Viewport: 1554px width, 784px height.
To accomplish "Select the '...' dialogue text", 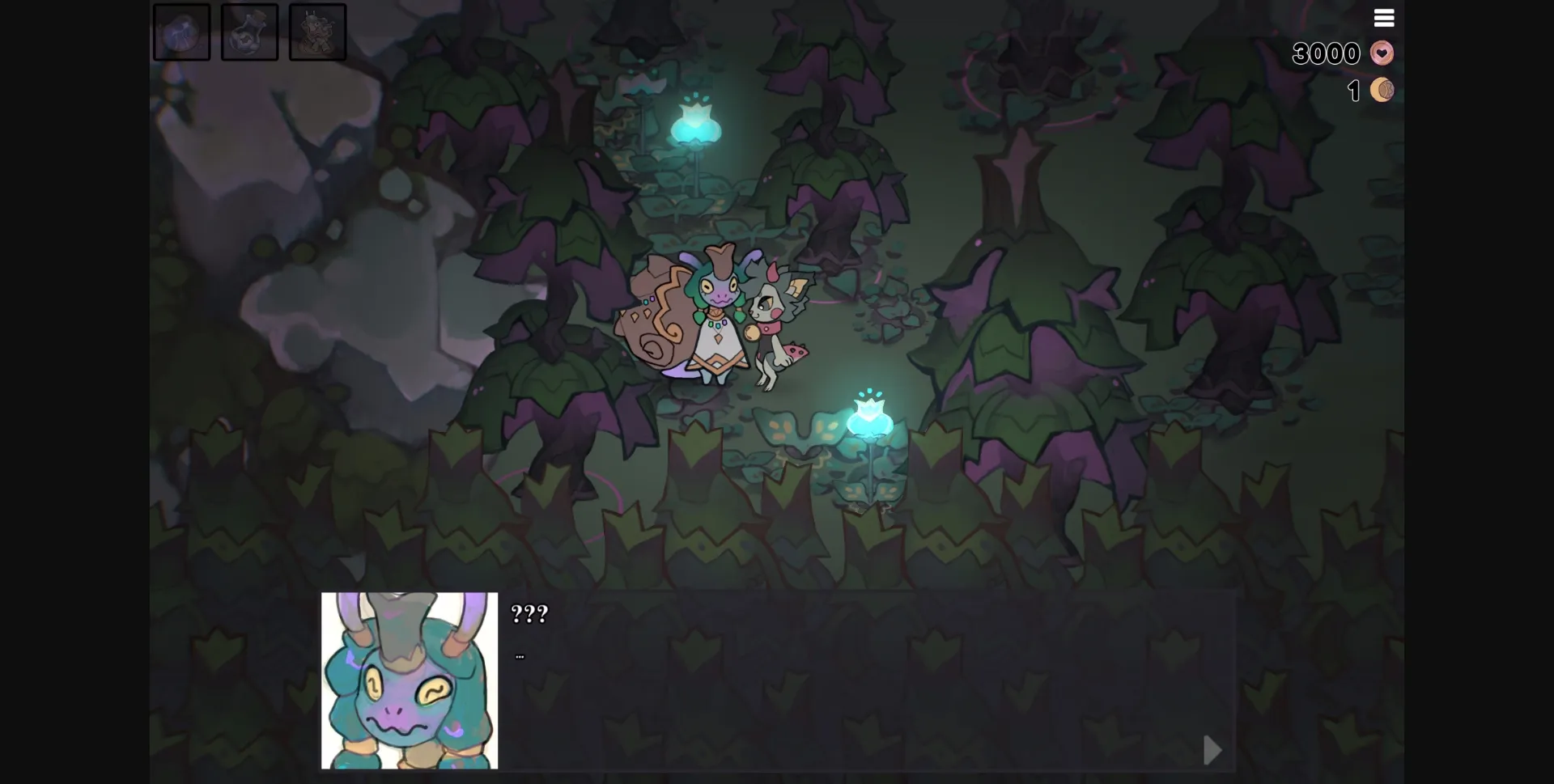I will click(x=519, y=655).
